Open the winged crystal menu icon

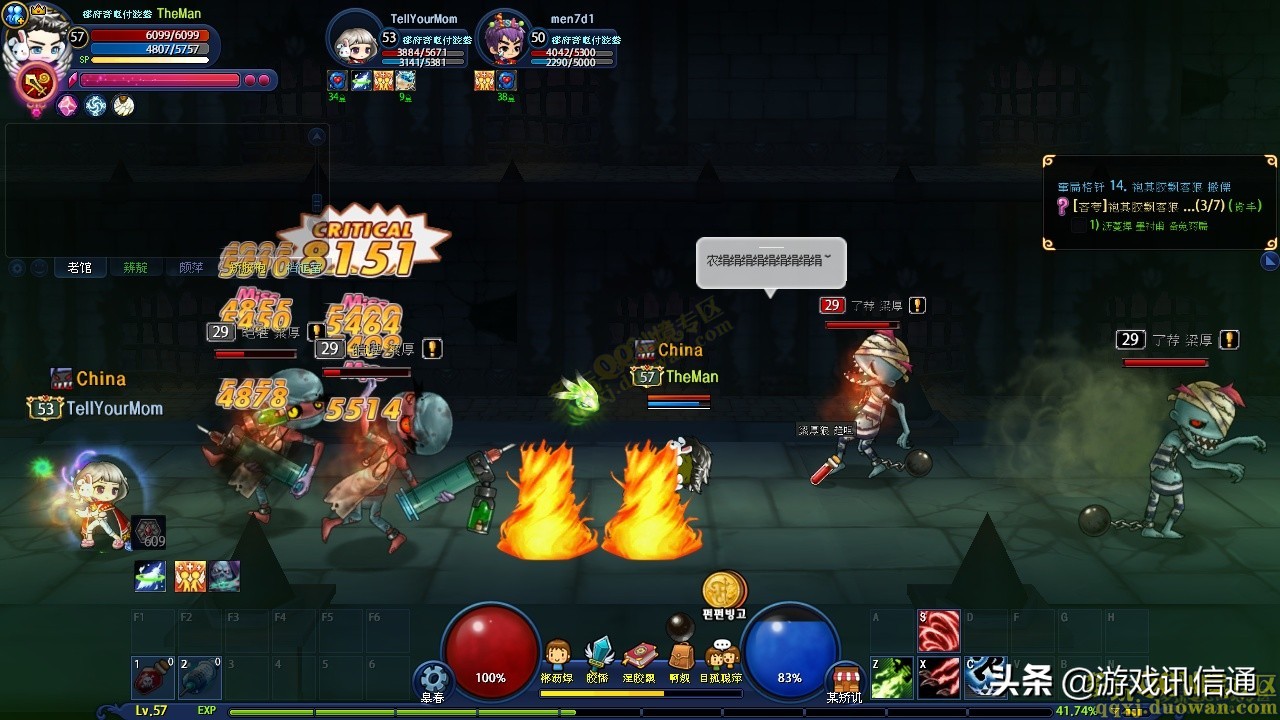click(x=598, y=653)
